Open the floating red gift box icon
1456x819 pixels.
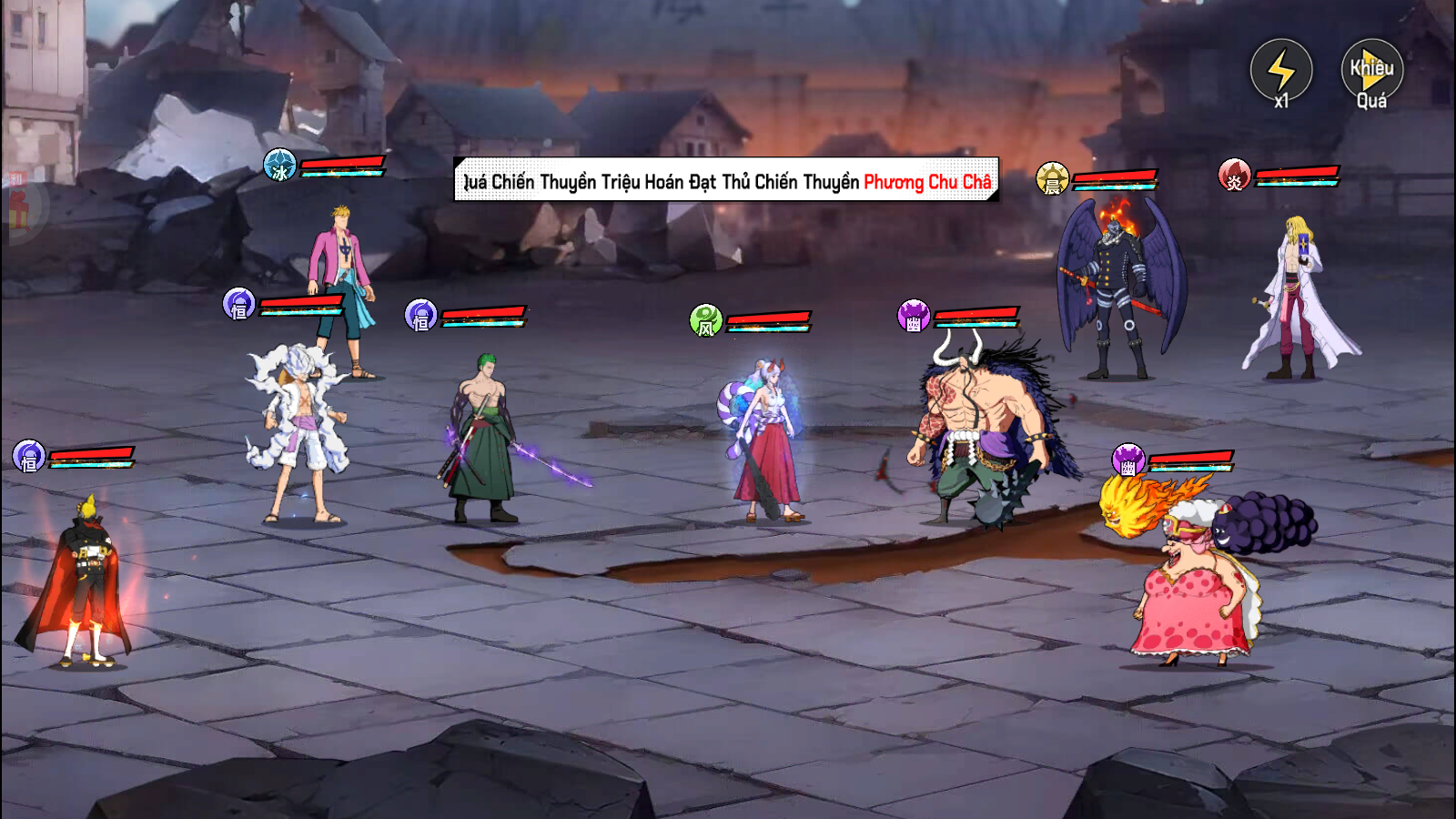tap(18, 211)
